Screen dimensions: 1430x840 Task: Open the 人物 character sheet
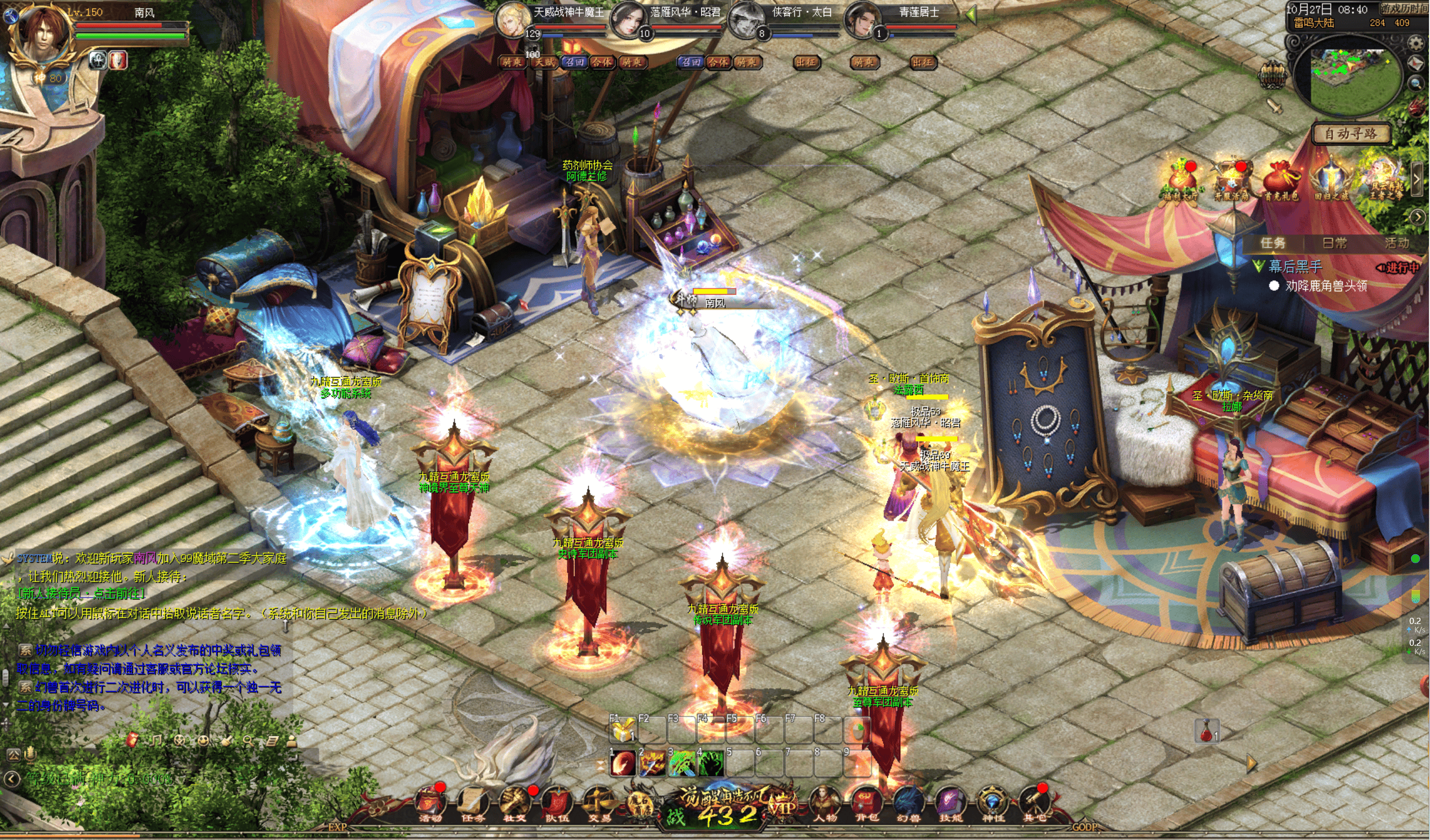tap(825, 802)
